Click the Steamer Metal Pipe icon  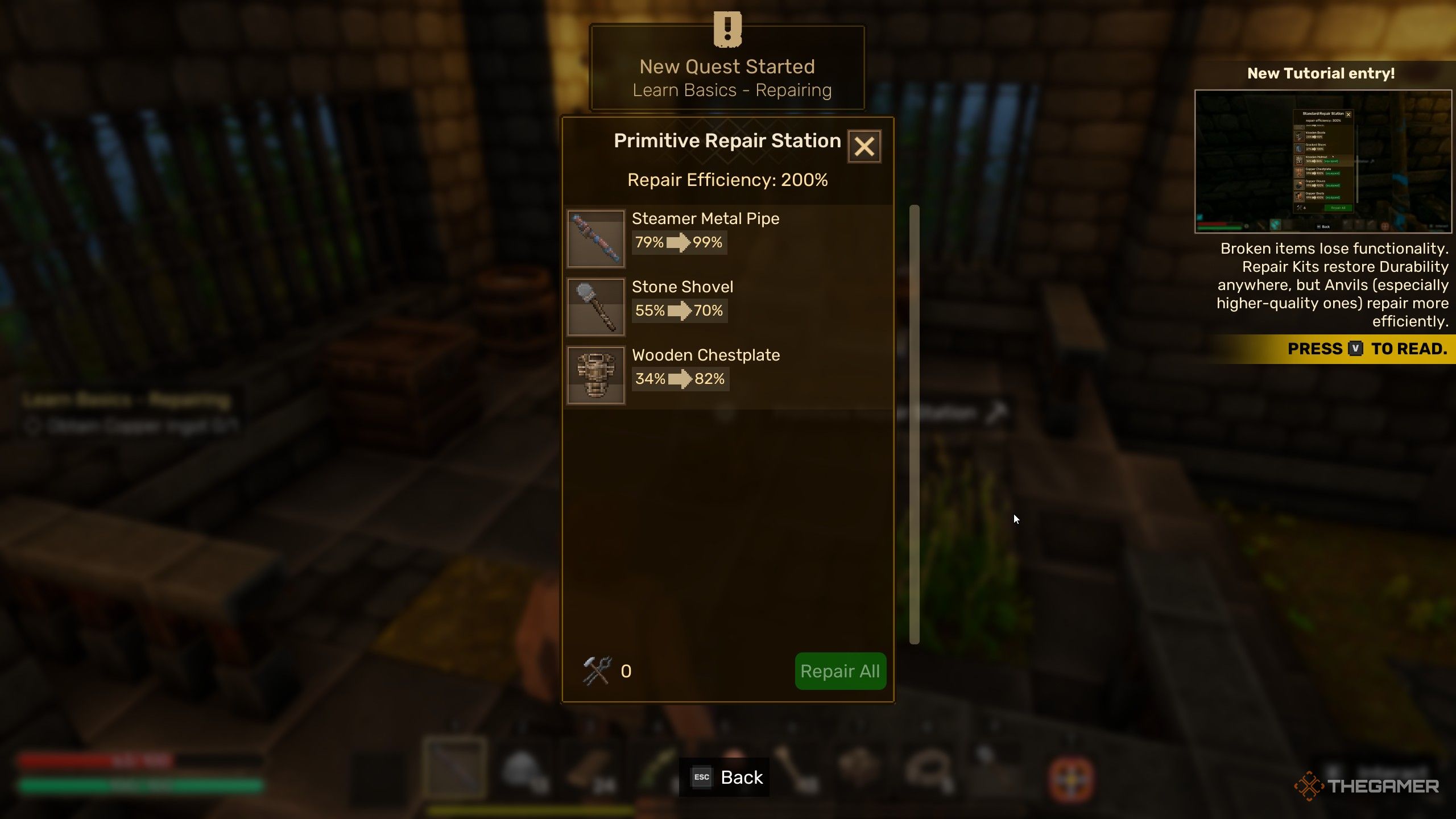pyautogui.click(x=595, y=239)
